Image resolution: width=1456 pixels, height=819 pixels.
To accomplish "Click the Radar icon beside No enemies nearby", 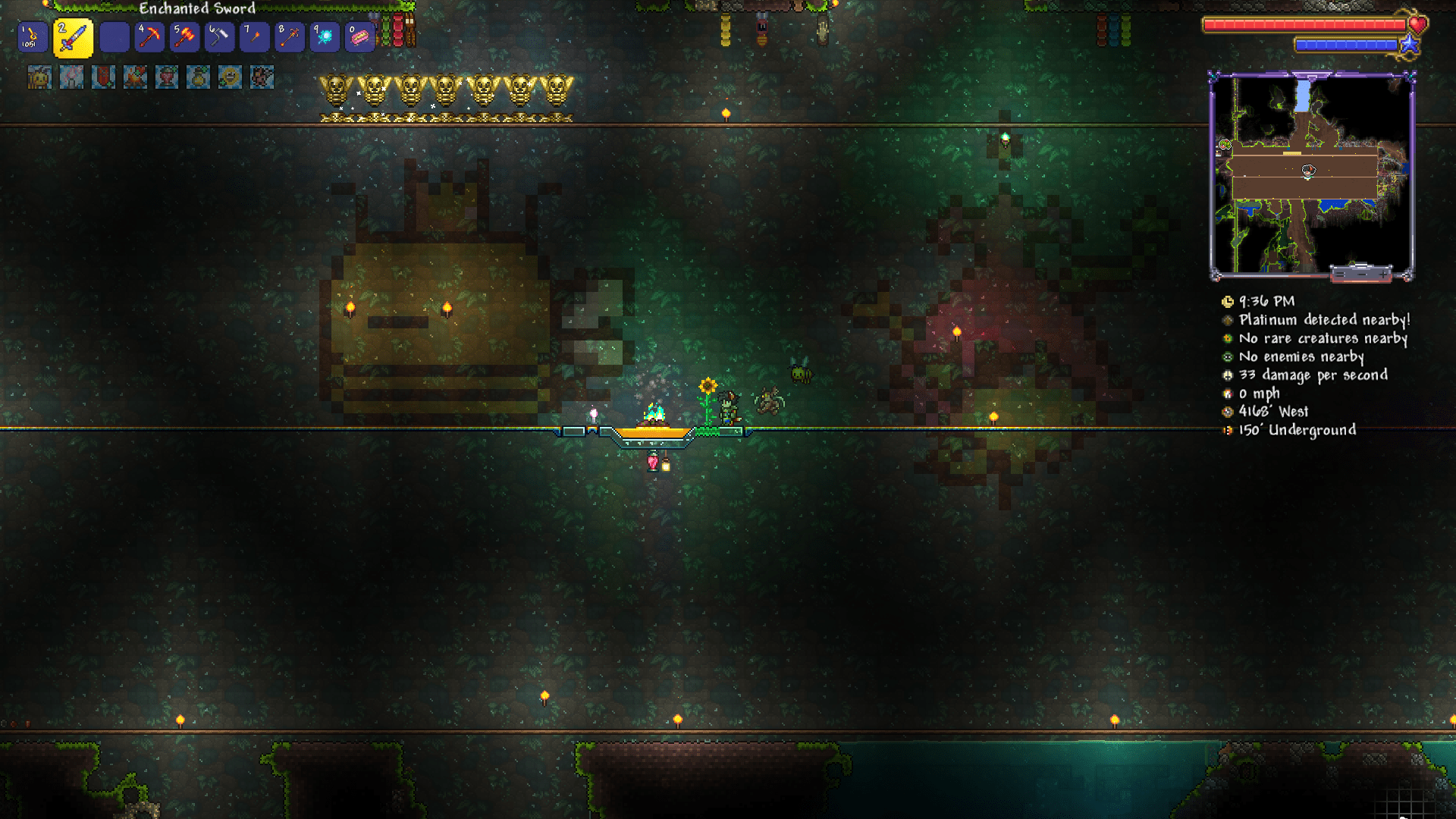I will (1228, 356).
